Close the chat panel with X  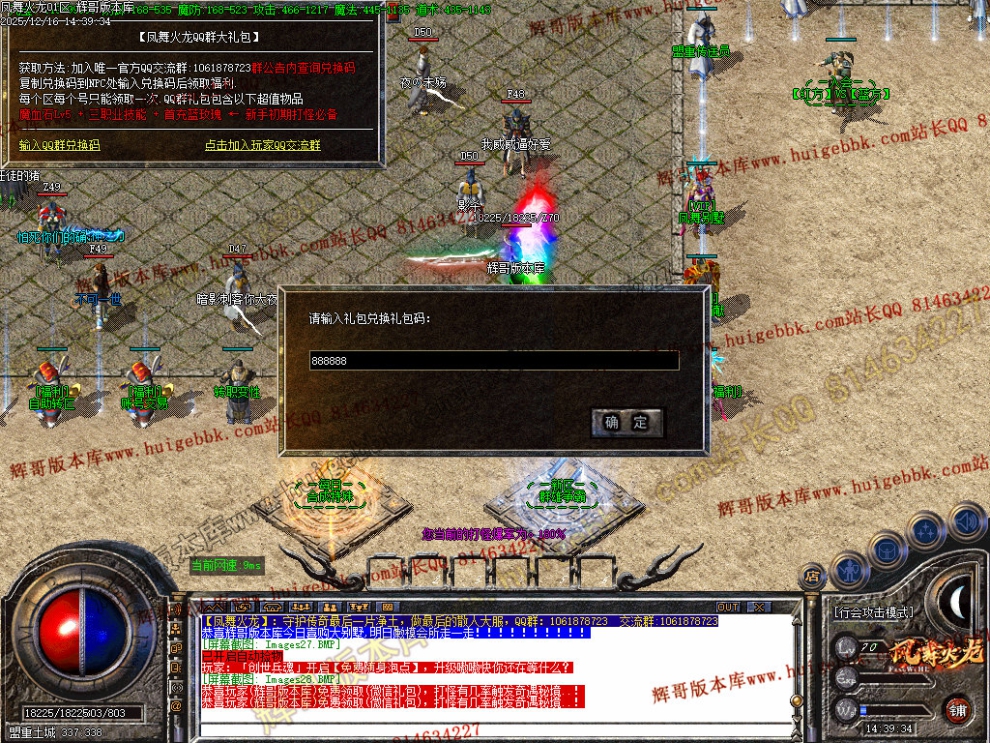[759, 607]
